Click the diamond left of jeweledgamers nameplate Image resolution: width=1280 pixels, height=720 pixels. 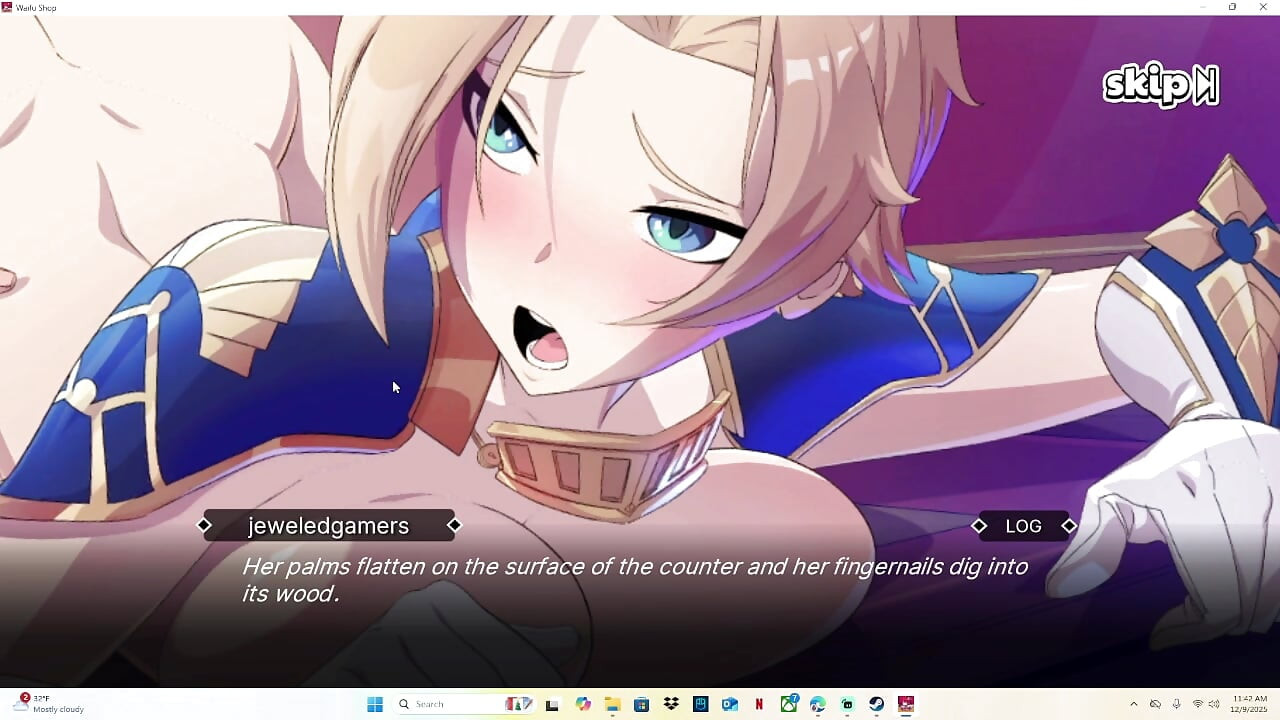(204, 524)
